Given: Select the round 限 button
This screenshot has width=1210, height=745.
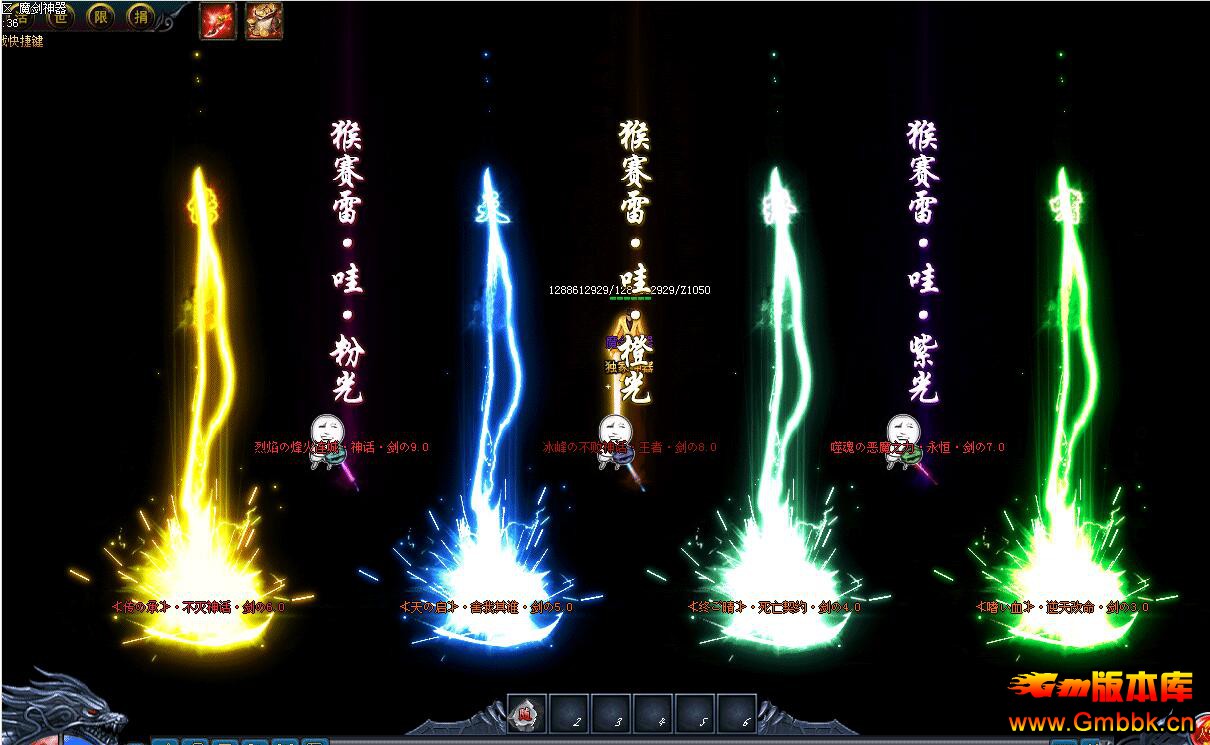Looking at the screenshot, I should coord(101,16).
